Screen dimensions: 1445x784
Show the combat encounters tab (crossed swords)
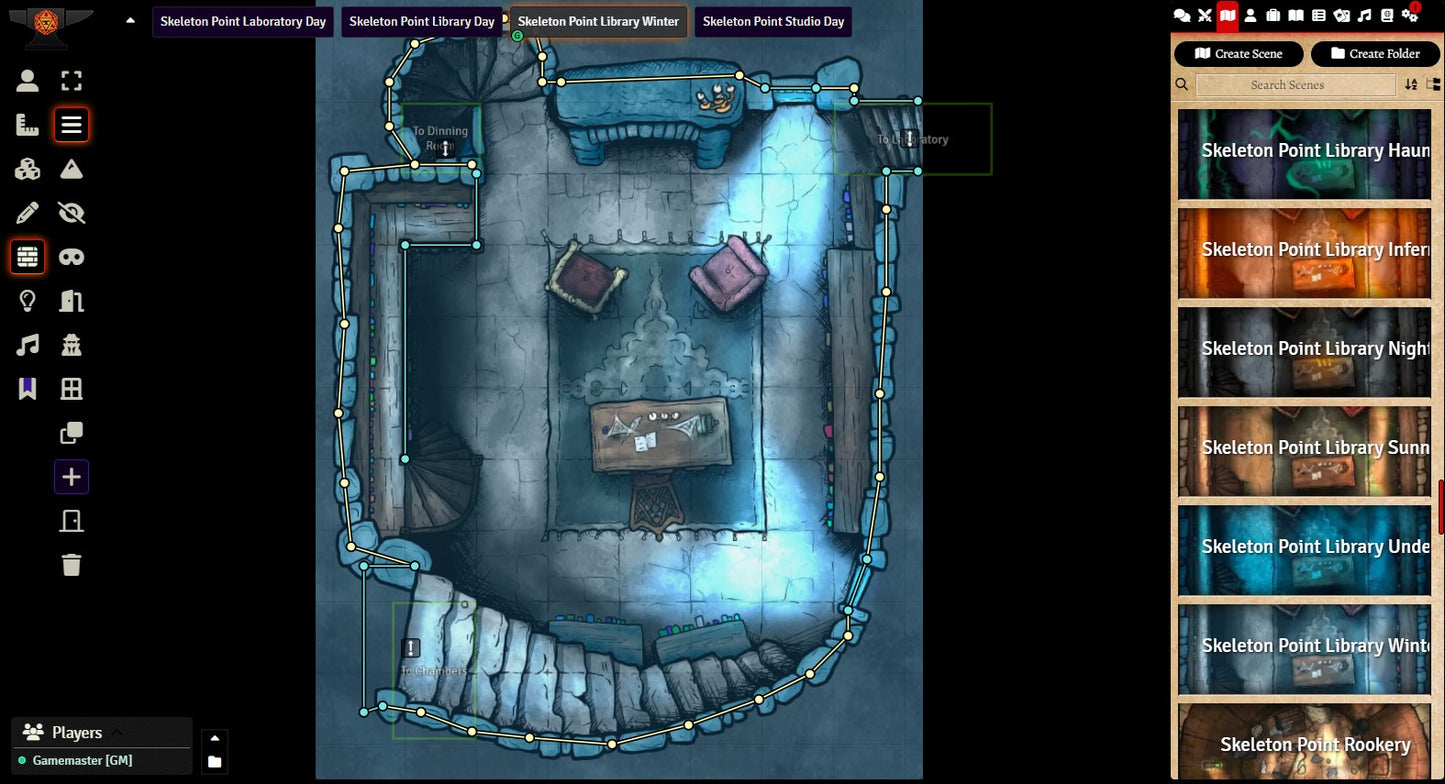1205,15
